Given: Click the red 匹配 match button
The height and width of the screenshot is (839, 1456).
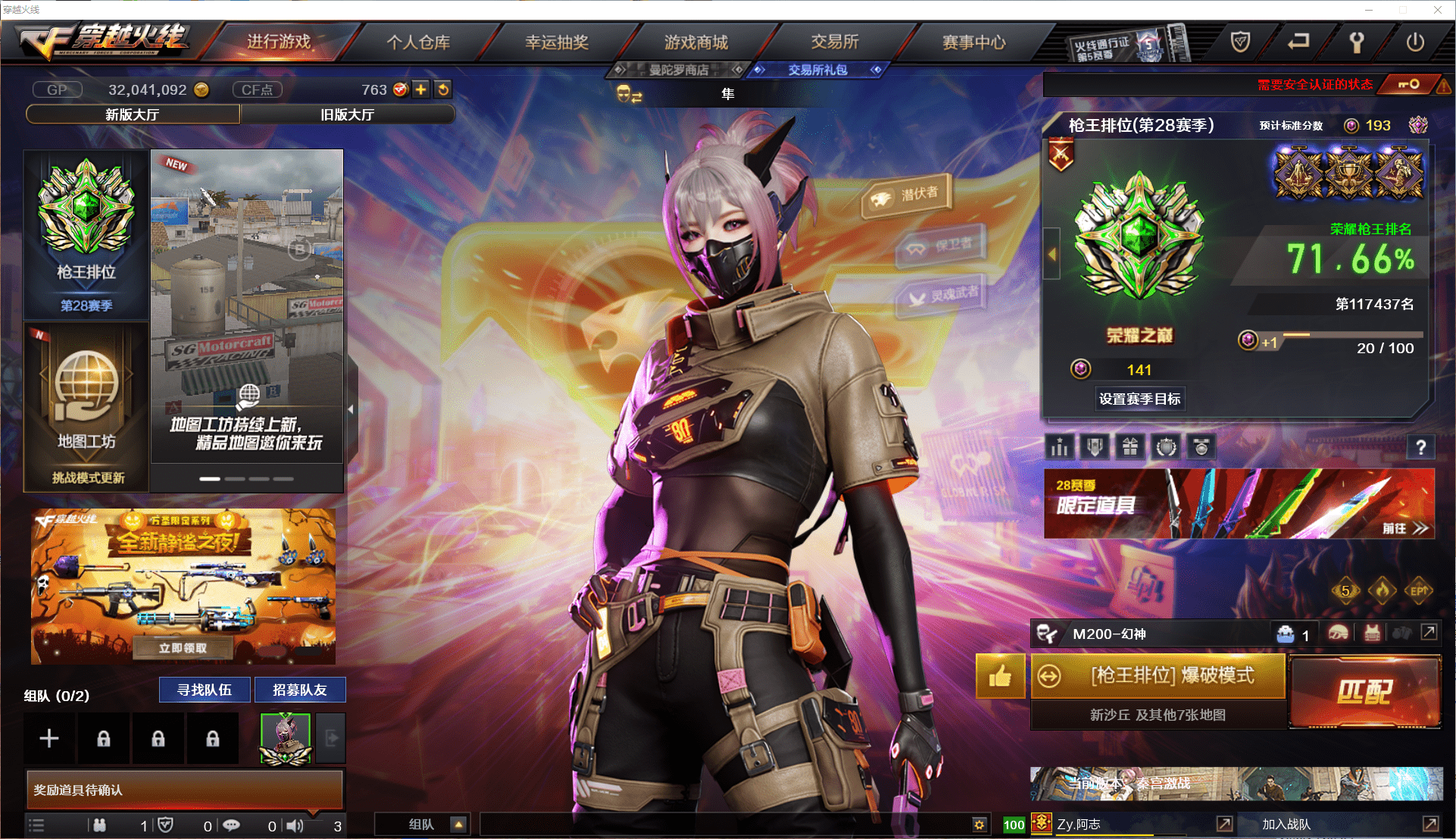Looking at the screenshot, I should pos(1364,691).
